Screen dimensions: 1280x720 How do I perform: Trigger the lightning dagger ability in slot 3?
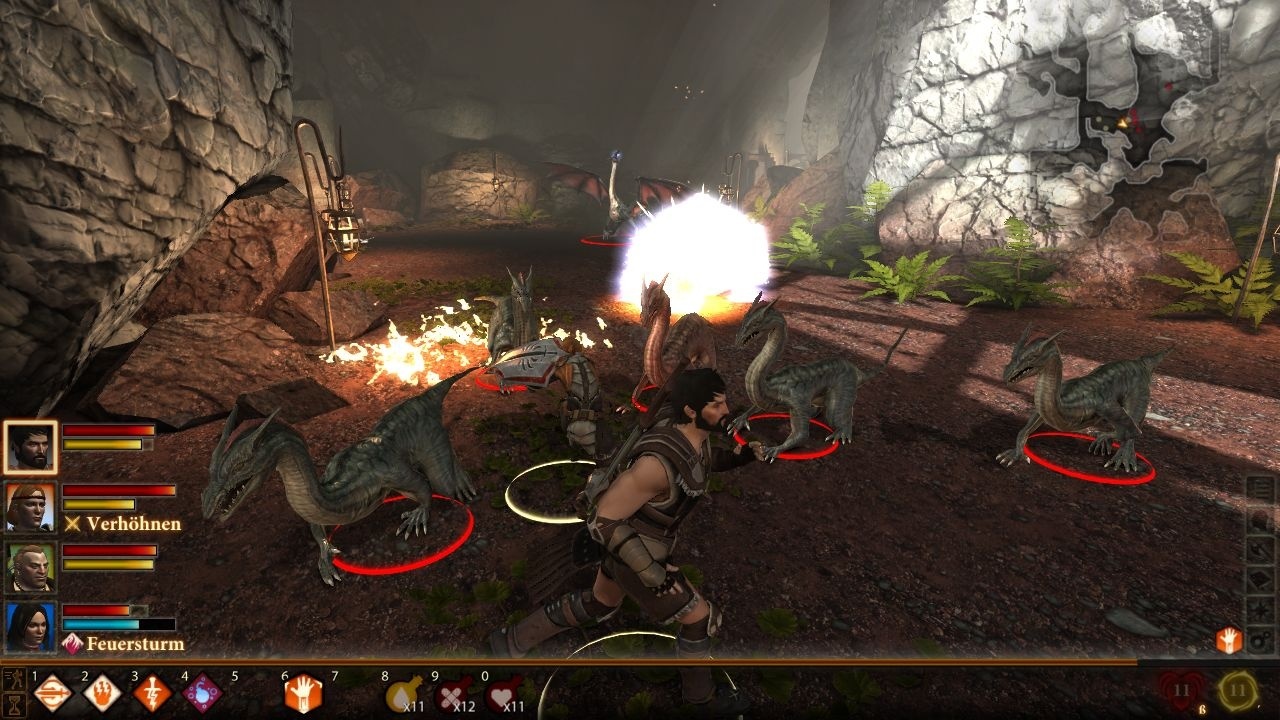[151, 692]
